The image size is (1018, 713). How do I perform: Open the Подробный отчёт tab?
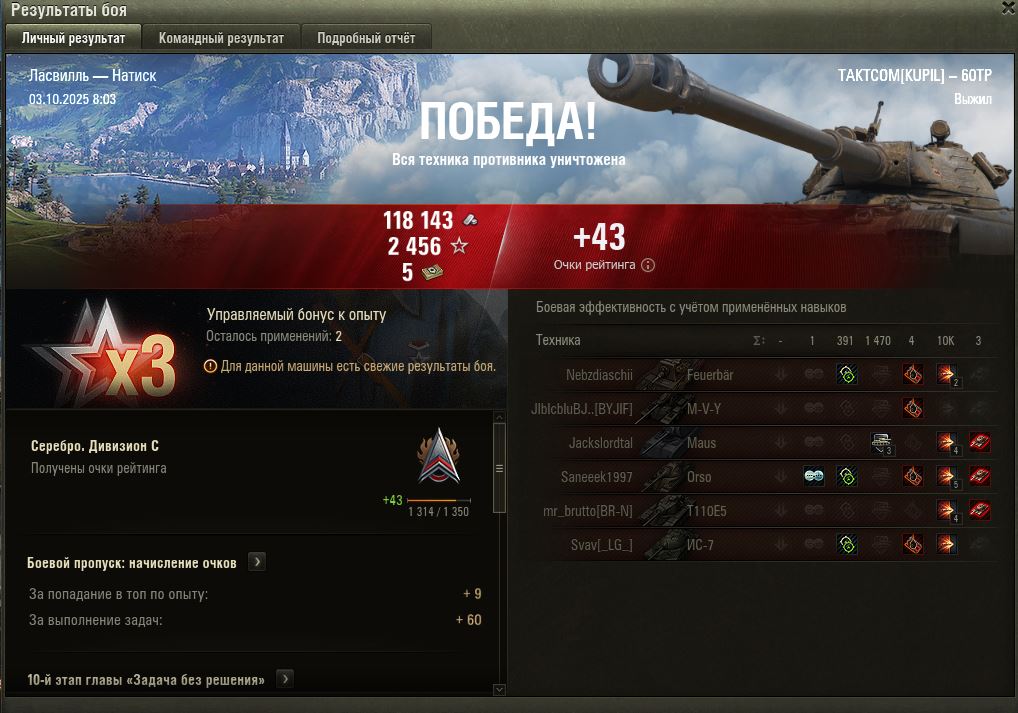[x=366, y=38]
